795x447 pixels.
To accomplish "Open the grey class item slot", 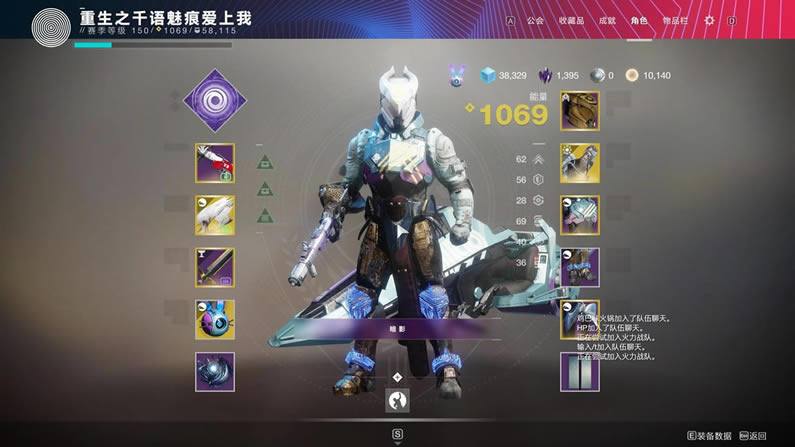I will click(x=580, y=371).
